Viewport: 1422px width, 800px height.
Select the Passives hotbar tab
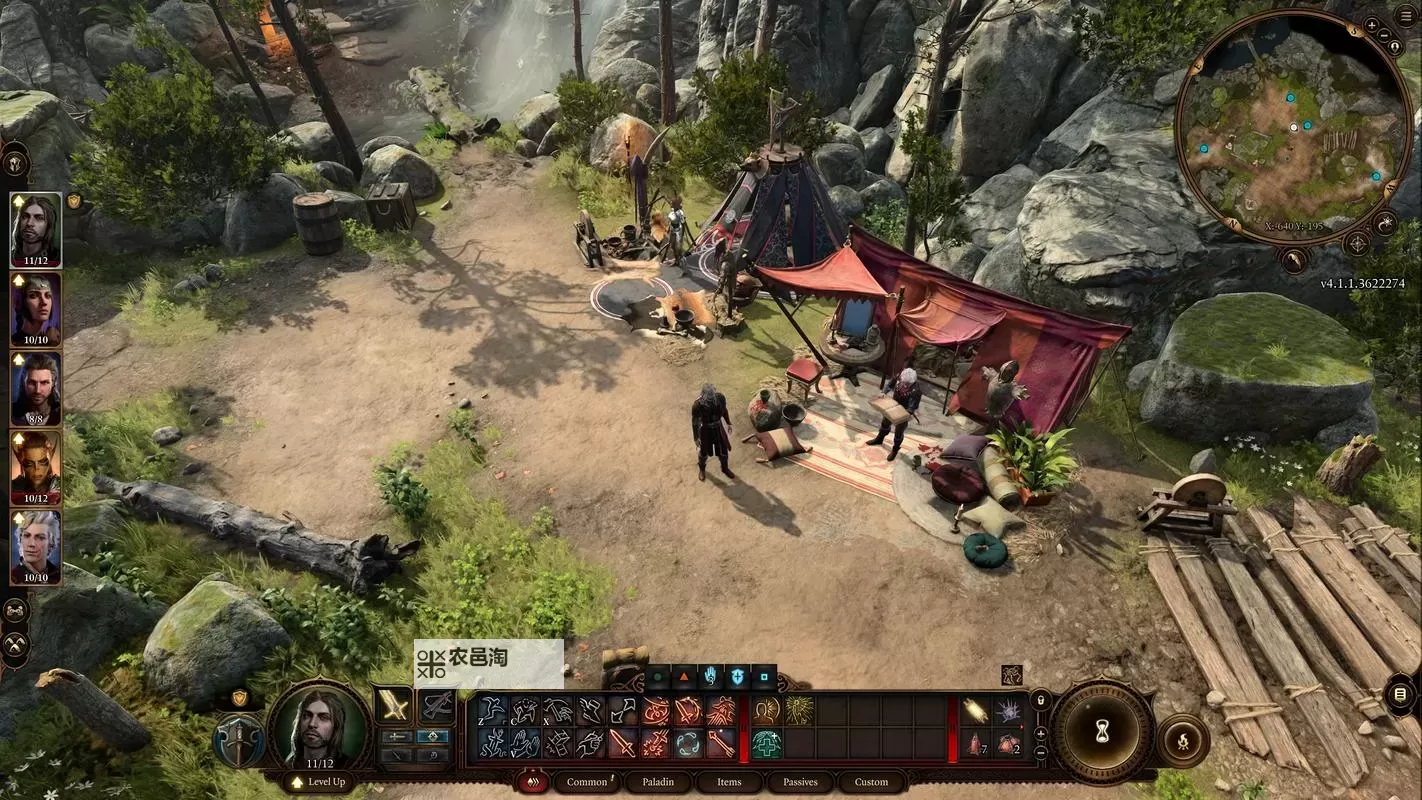pos(800,782)
